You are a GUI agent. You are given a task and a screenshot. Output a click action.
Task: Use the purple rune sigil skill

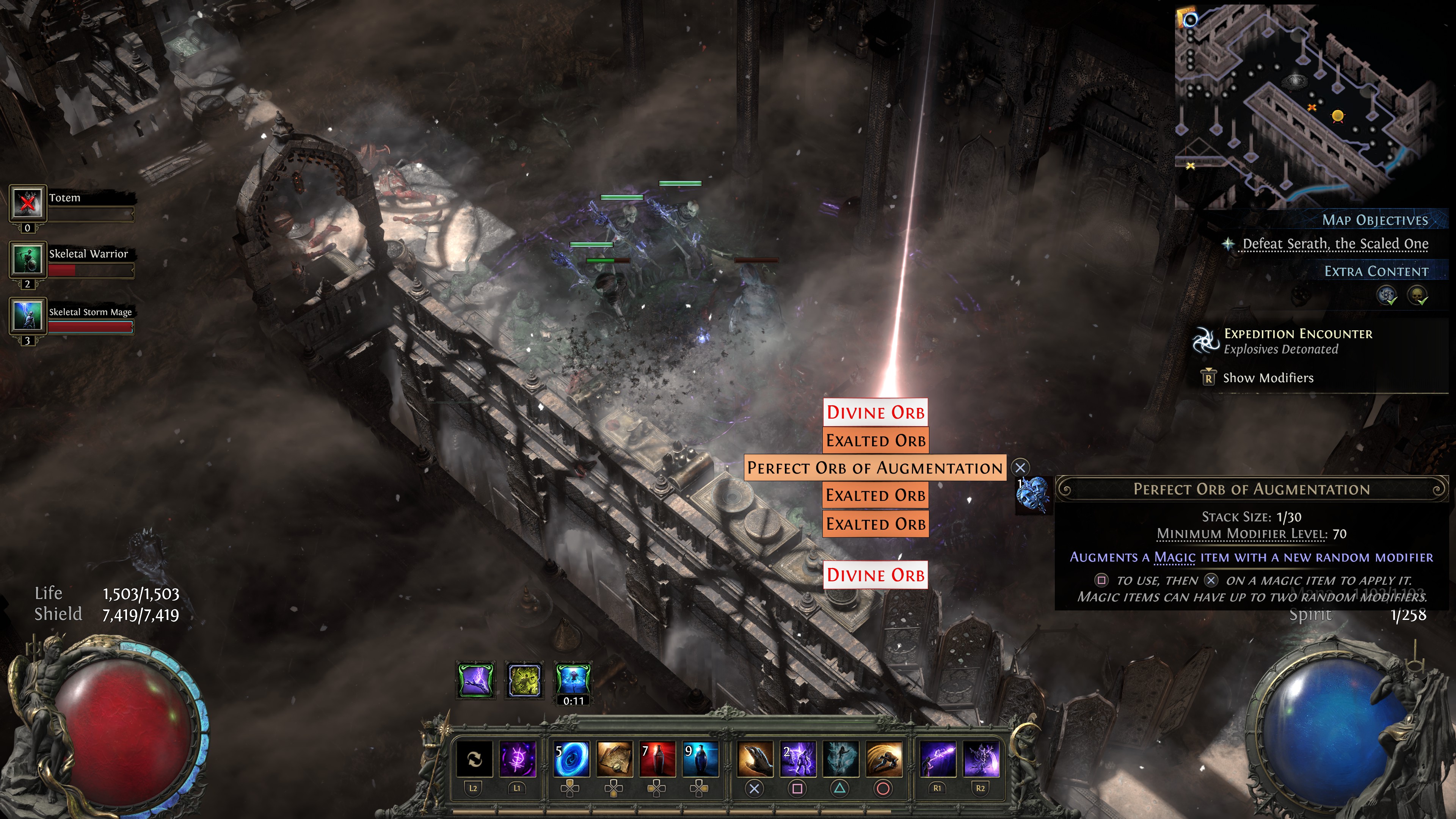point(516,759)
